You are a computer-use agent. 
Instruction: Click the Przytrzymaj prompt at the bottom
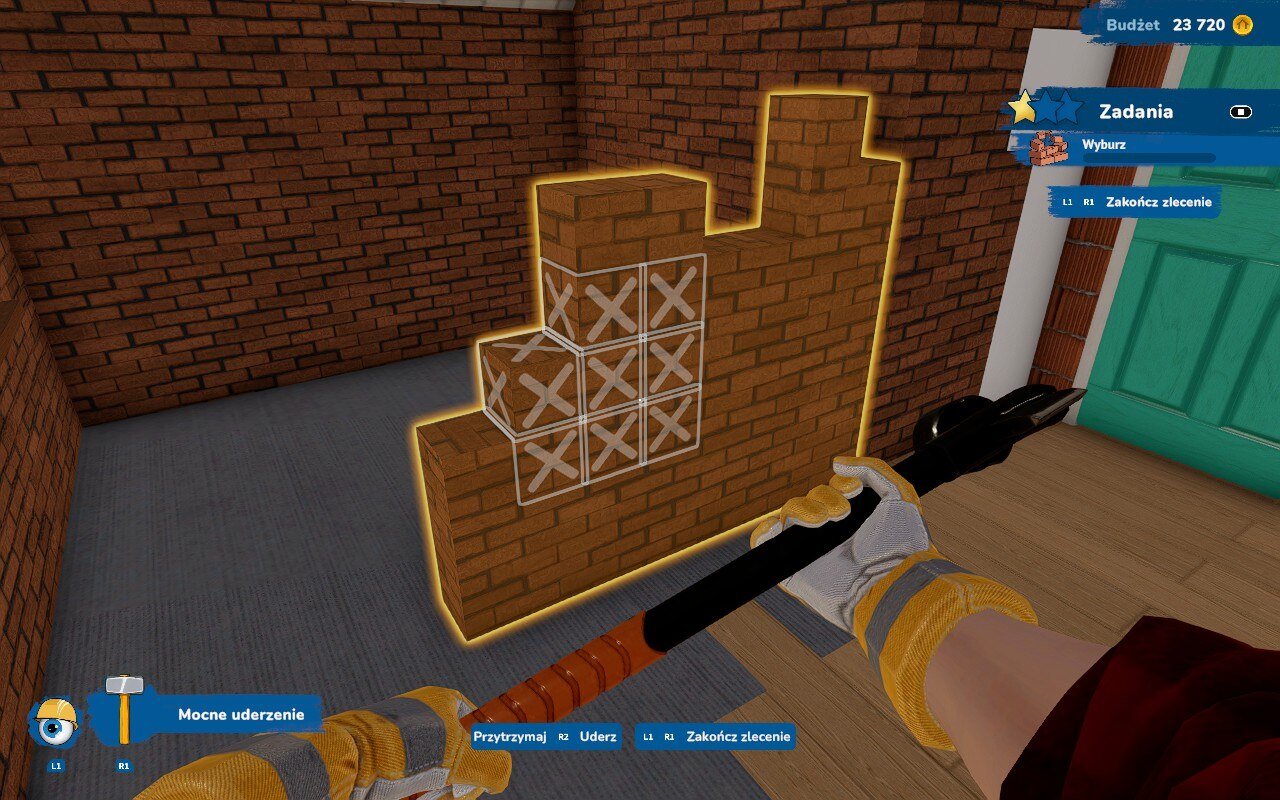click(511, 737)
